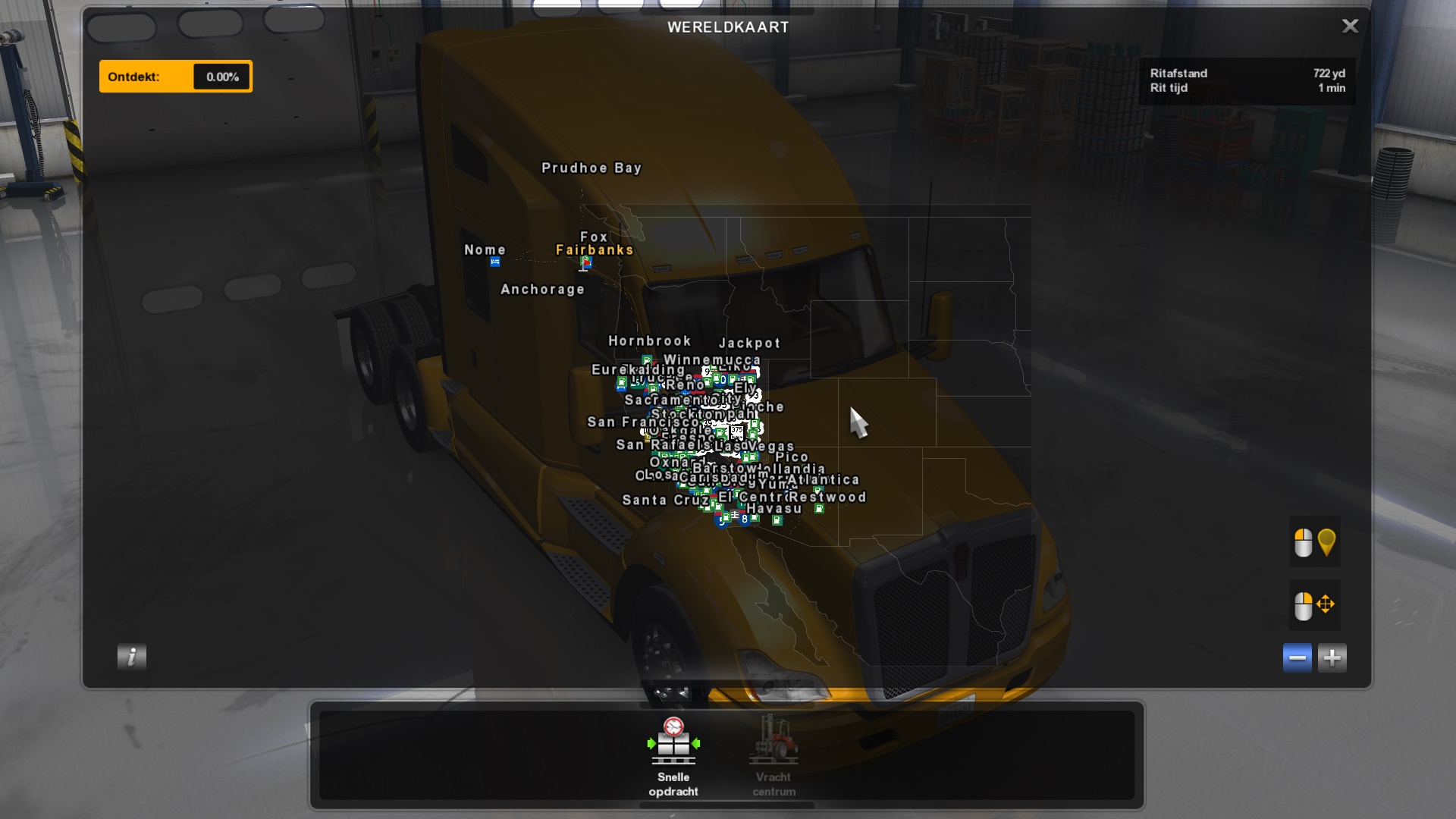Close the Wereldkaart window
Screen dimensions: 1456x819
point(1350,26)
